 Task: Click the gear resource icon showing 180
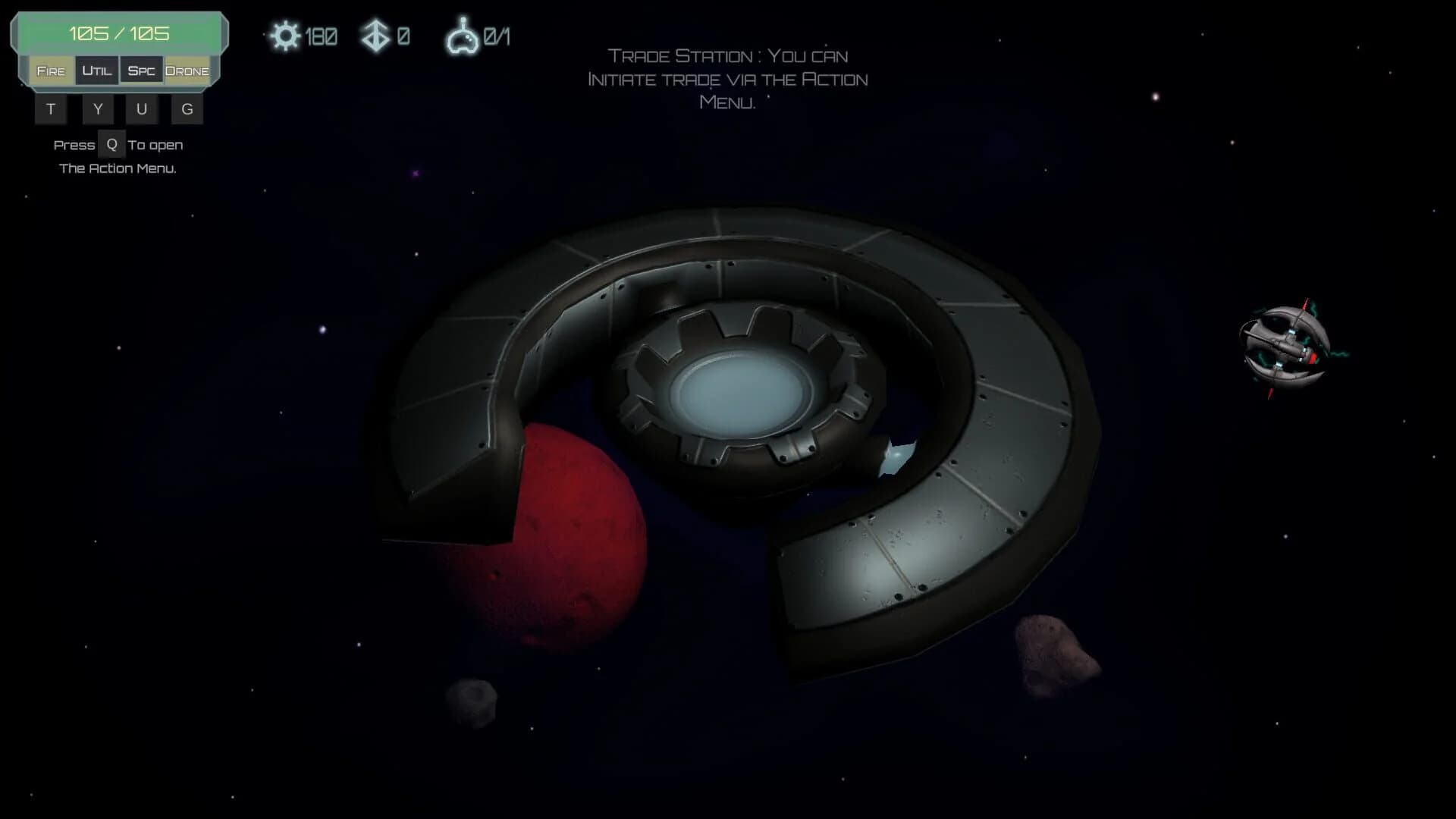tap(287, 35)
